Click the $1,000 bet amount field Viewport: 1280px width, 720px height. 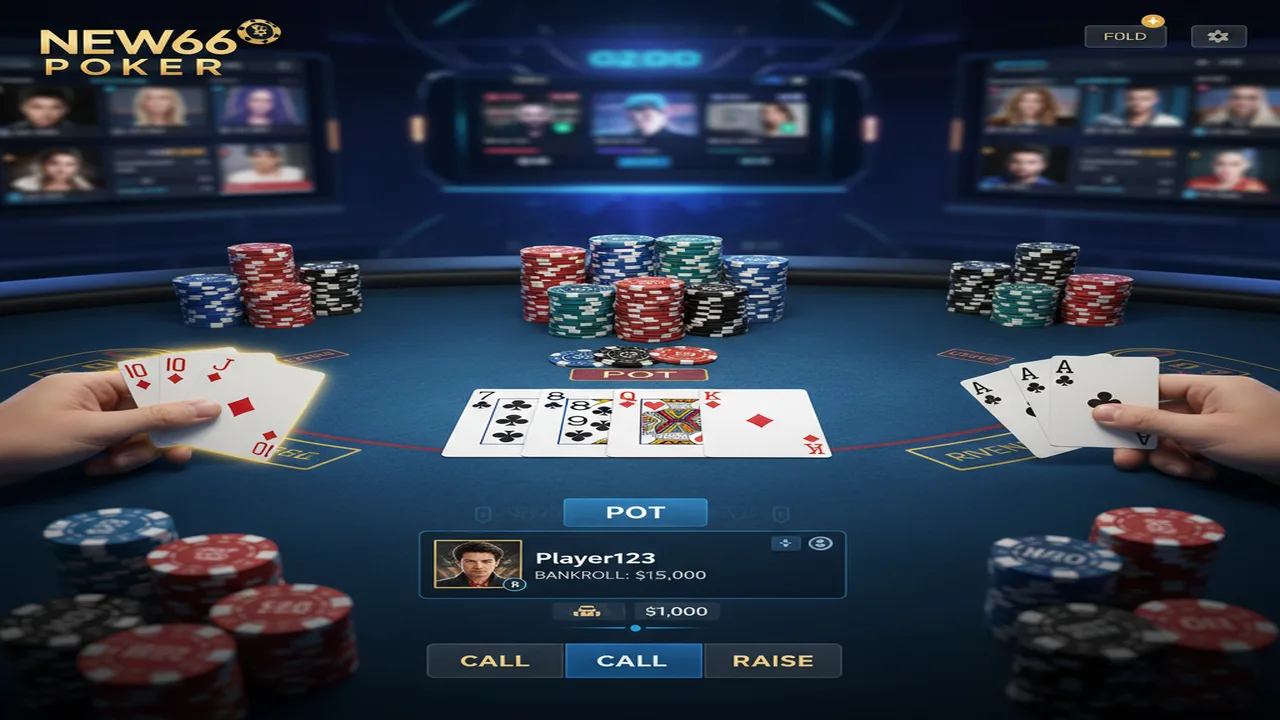[677, 611]
